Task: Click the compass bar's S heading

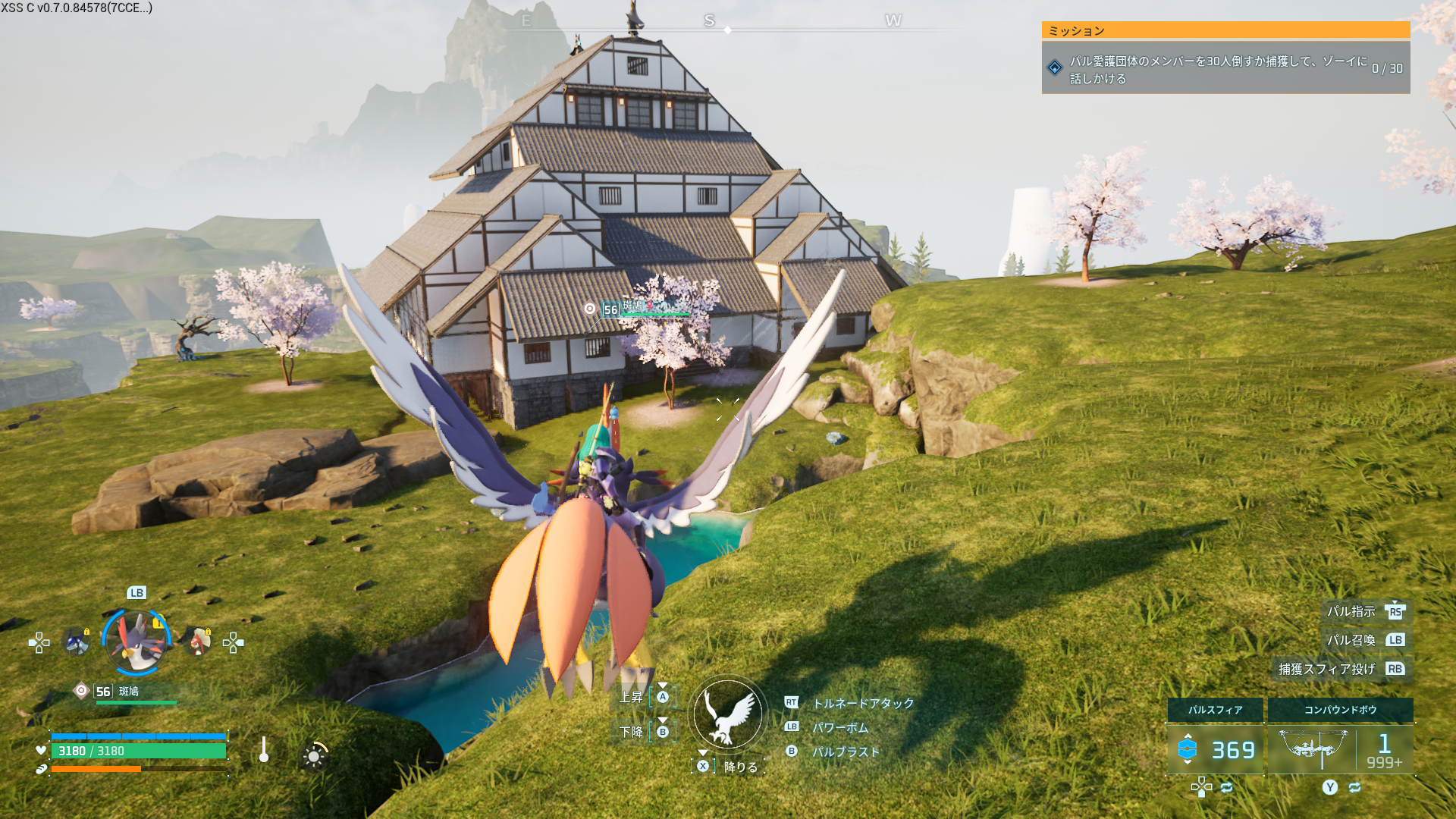Action: (709, 20)
